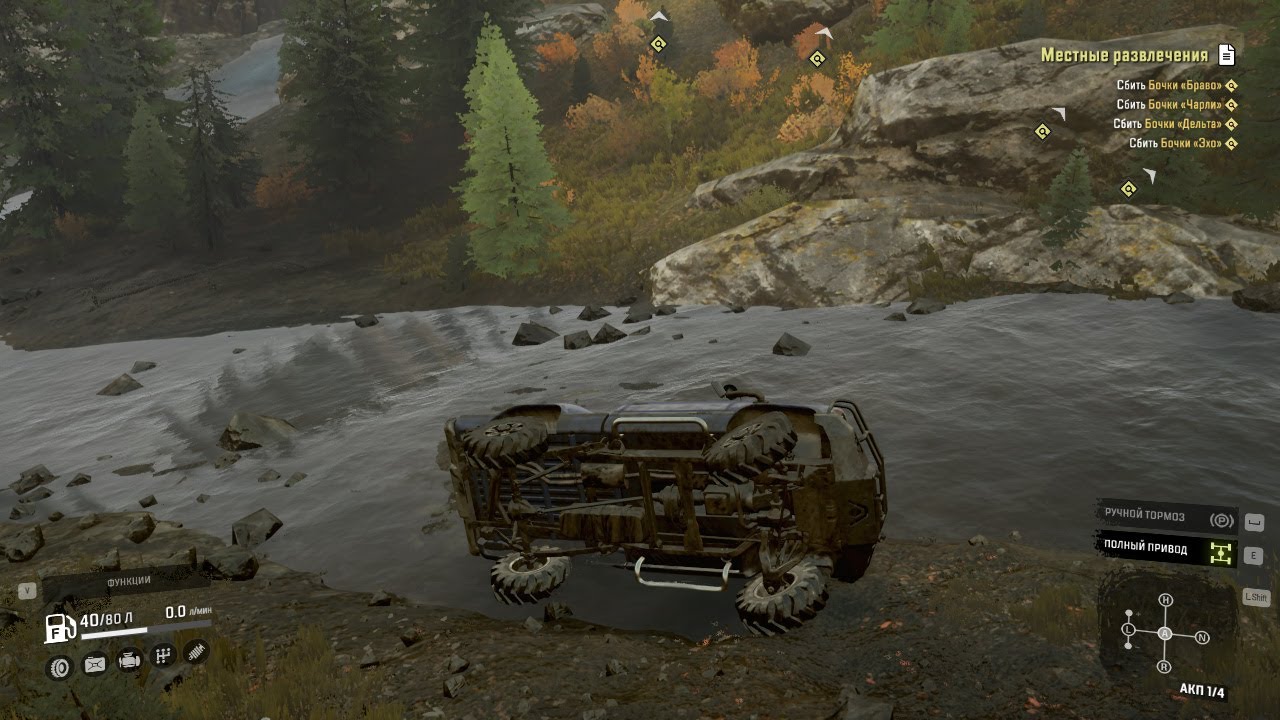The width and height of the screenshot is (1280, 720).
Task: Track the Сбить Бочки «Браво» objective
Action: [1176, 86]
